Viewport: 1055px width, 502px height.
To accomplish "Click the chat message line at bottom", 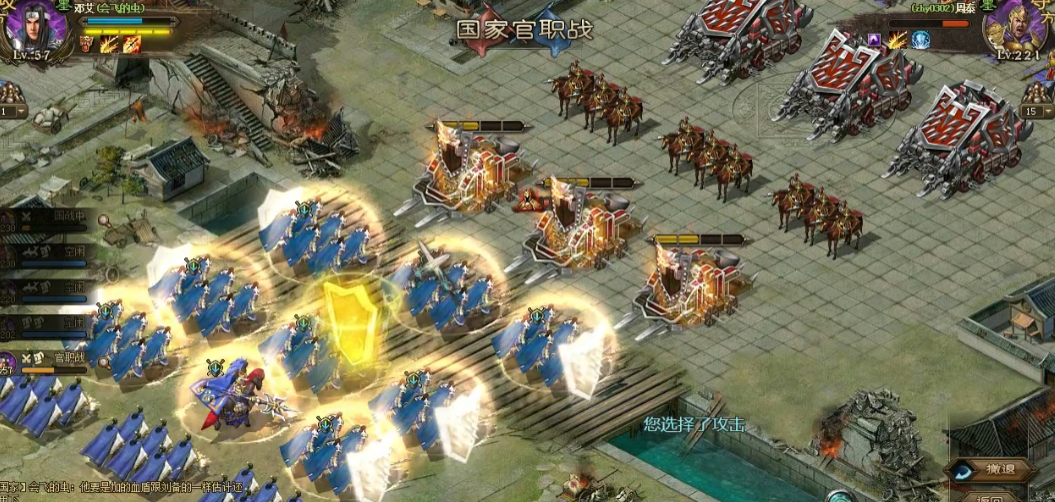I will click(130, 487).
